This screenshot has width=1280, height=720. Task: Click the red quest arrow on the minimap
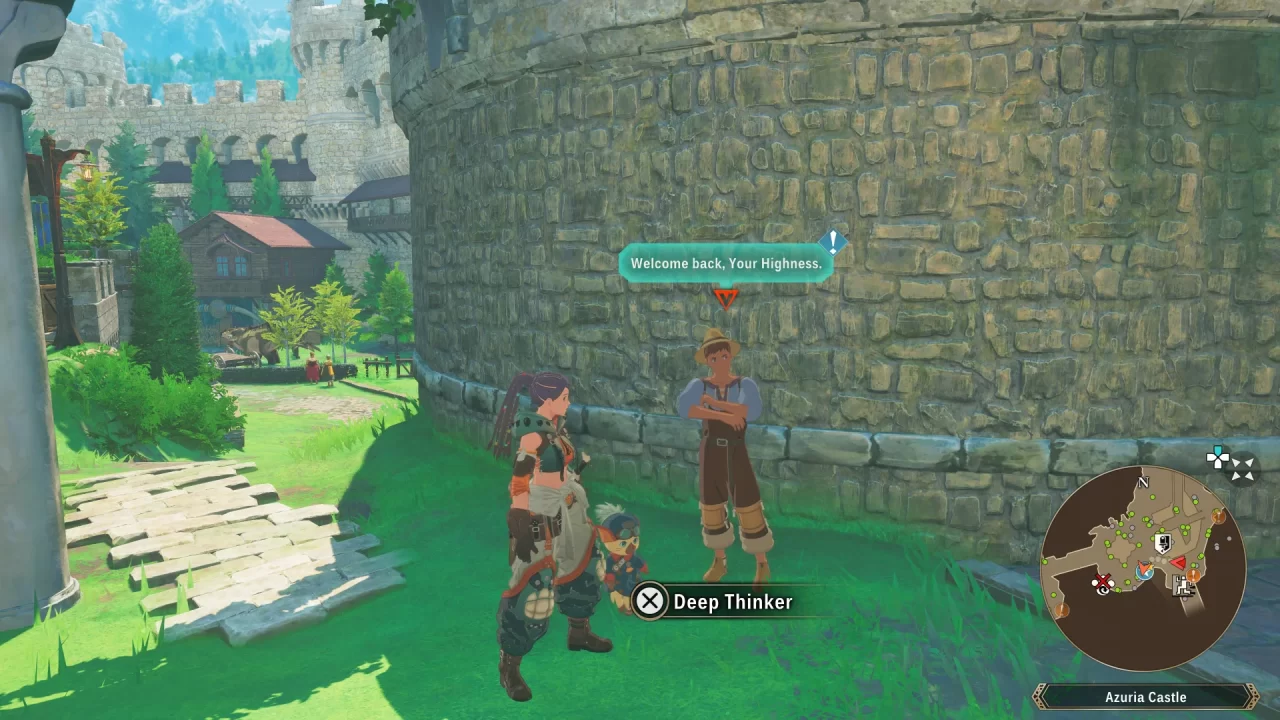pyautogui.click(x=1177, y=564)
